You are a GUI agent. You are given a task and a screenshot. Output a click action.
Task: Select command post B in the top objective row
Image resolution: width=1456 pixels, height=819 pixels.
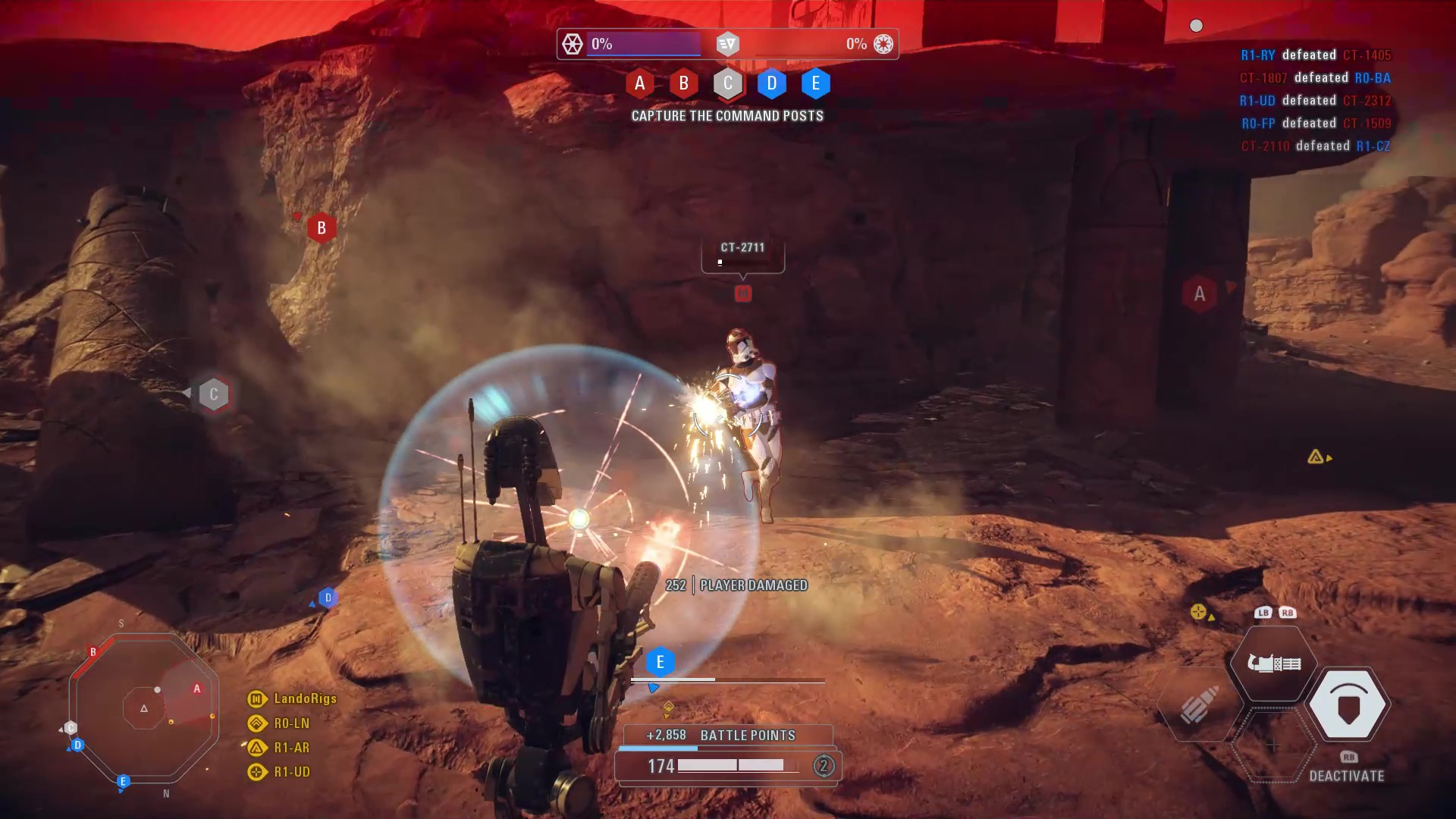click(683, 83)
